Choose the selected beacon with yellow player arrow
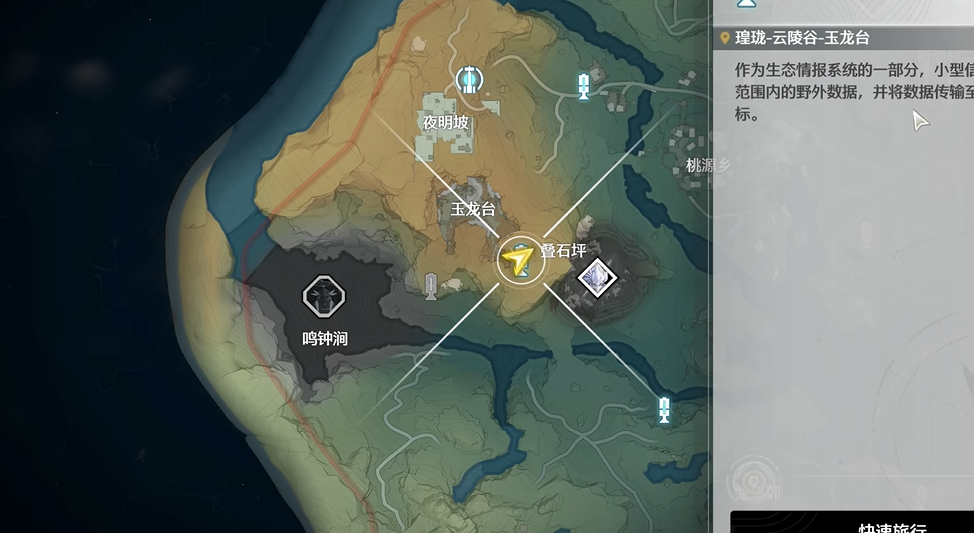 pos(520,260)
